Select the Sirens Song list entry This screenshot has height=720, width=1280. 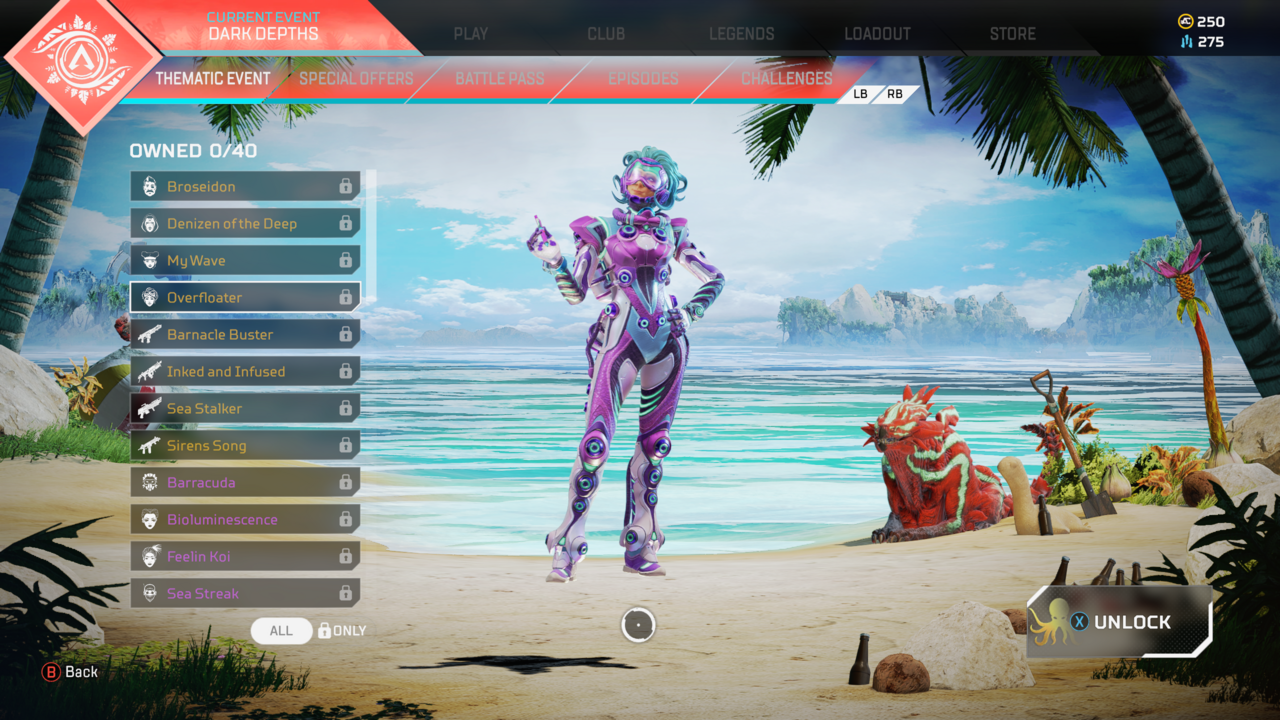(x=244, y=445)
